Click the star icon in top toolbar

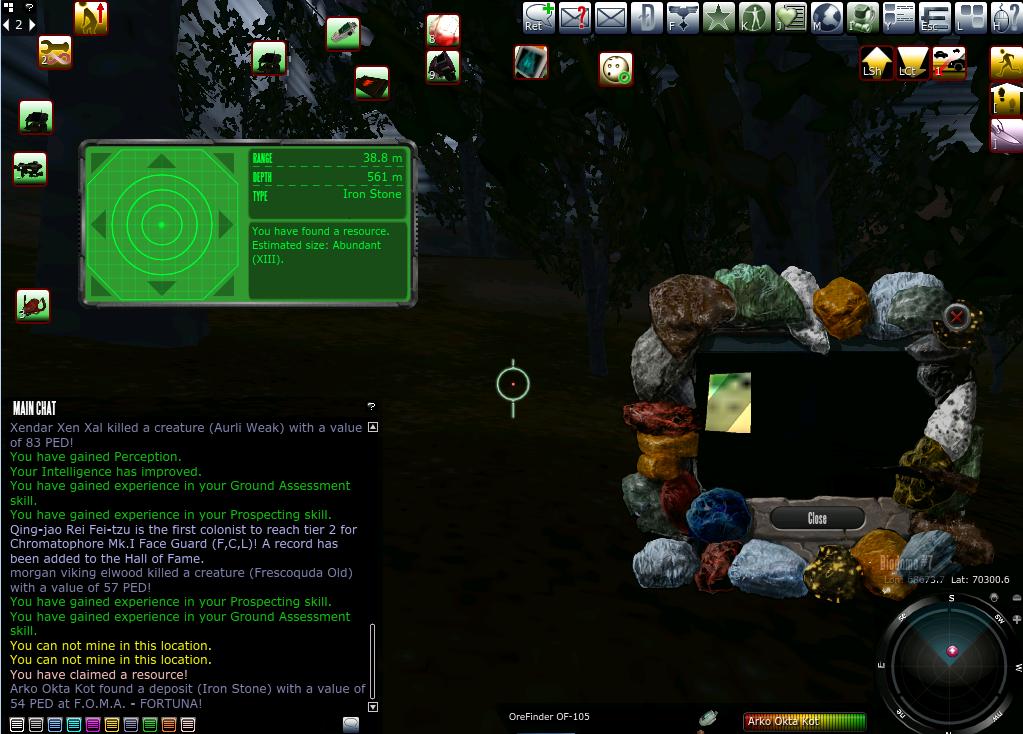click(x=718, y=18)
